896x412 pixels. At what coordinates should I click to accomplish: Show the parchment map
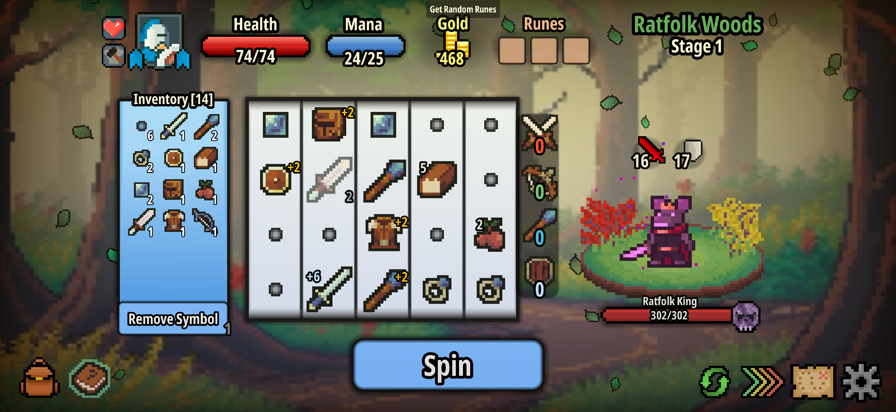coord(813,381)
